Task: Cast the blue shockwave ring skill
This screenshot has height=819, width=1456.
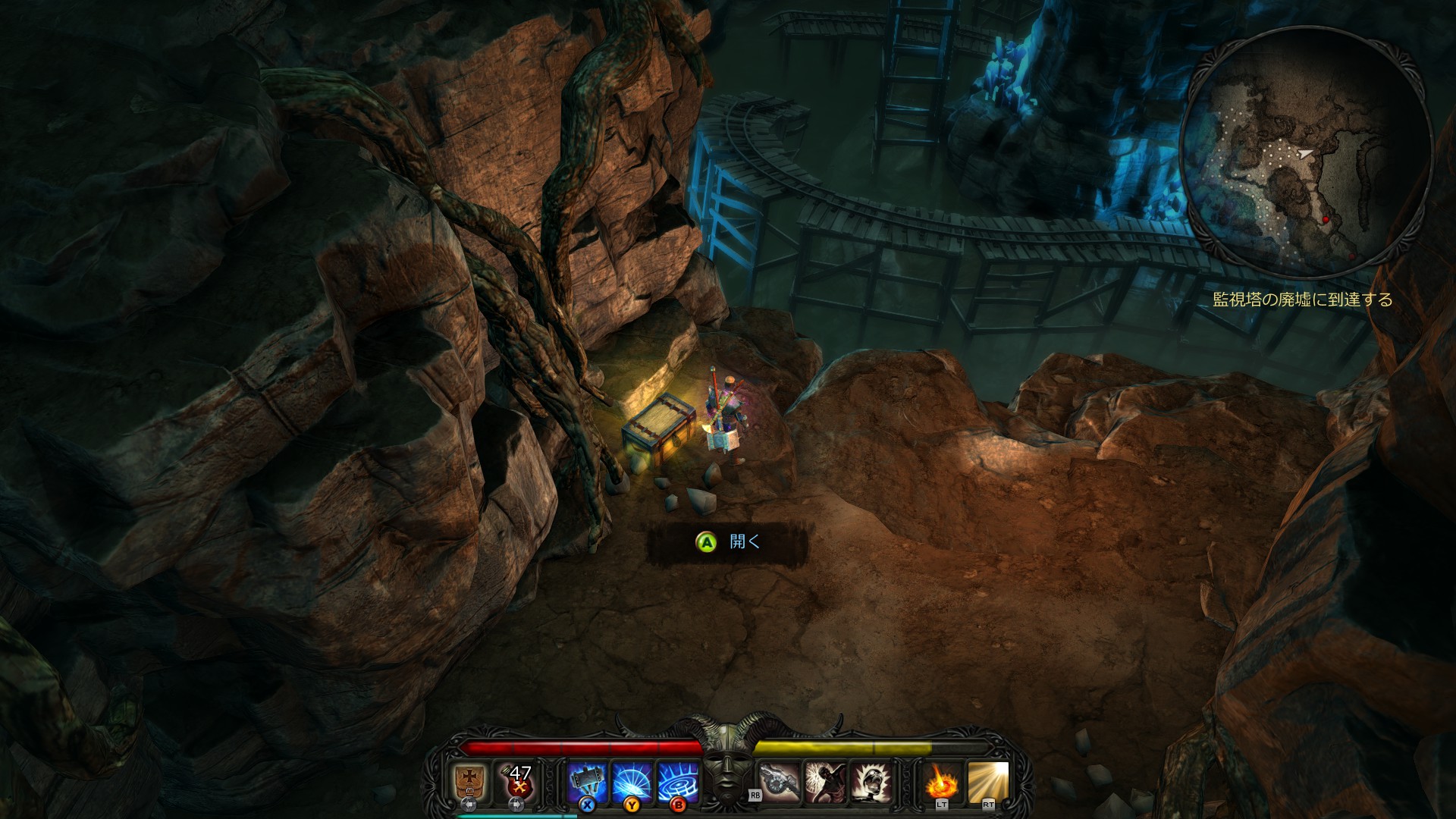Action: tap(677, 782)
